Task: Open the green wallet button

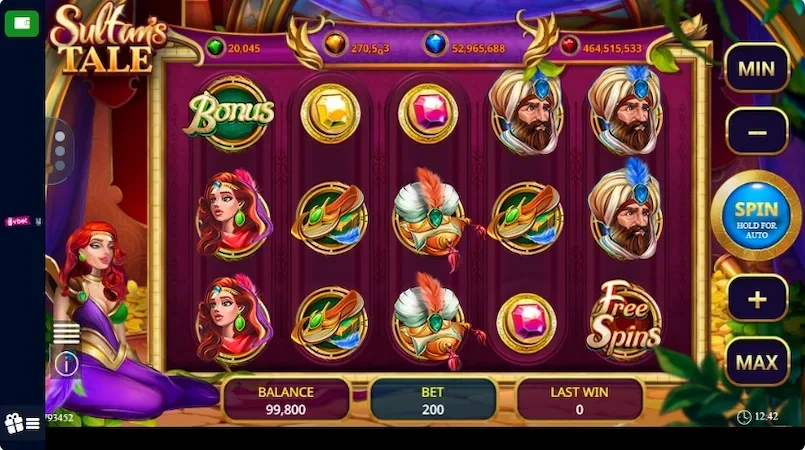Action: 22,23
